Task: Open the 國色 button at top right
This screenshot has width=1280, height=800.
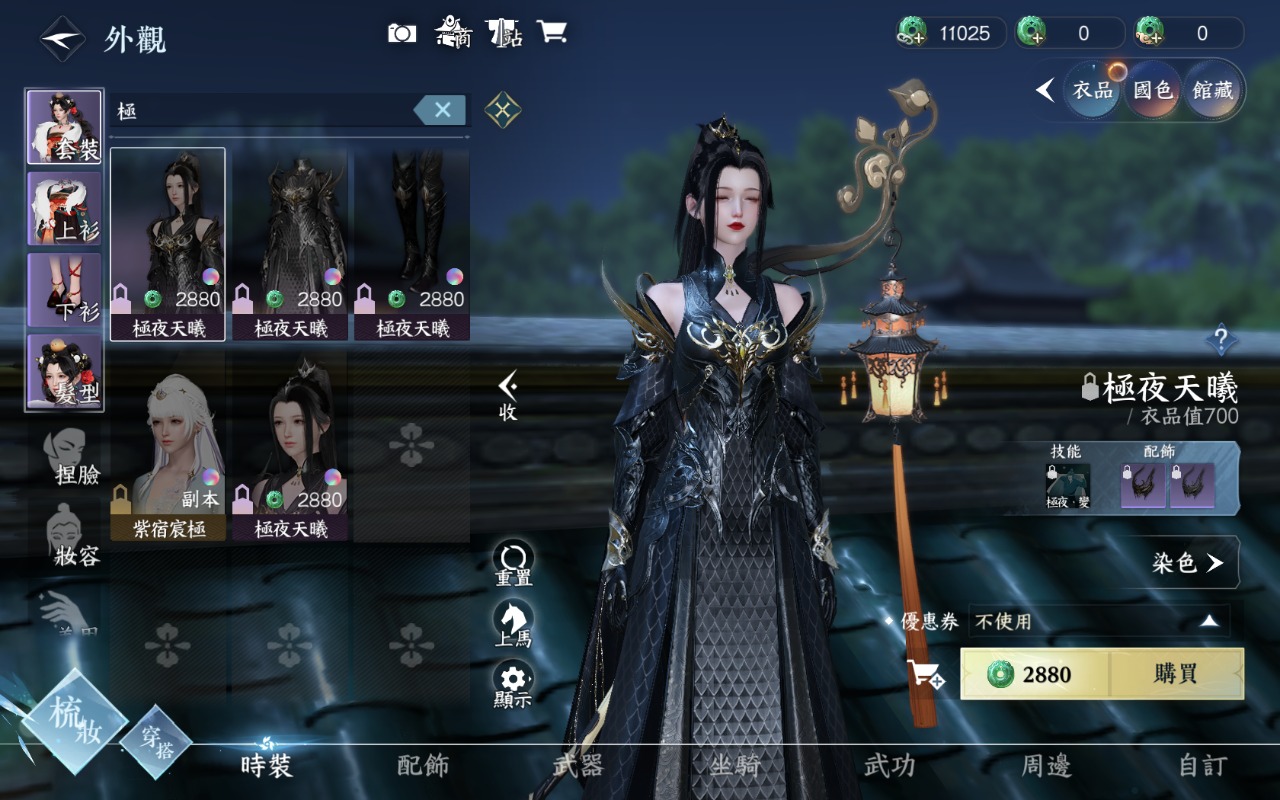Action: pos(1152,91)
